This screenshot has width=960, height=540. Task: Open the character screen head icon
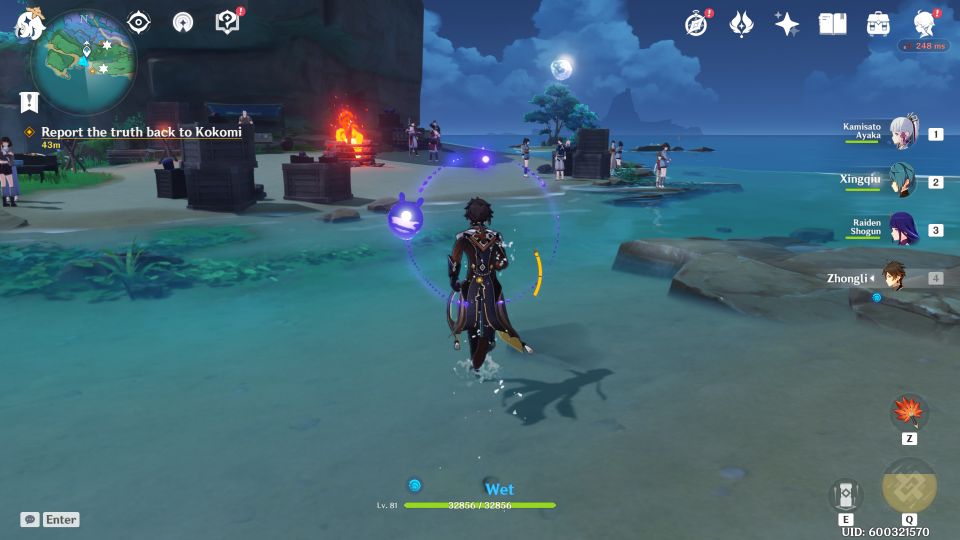[x=924, y=24]
